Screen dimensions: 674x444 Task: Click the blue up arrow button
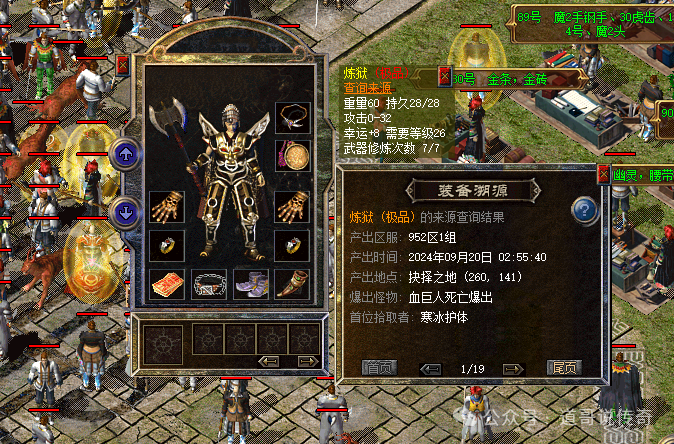tap(125, 153)
